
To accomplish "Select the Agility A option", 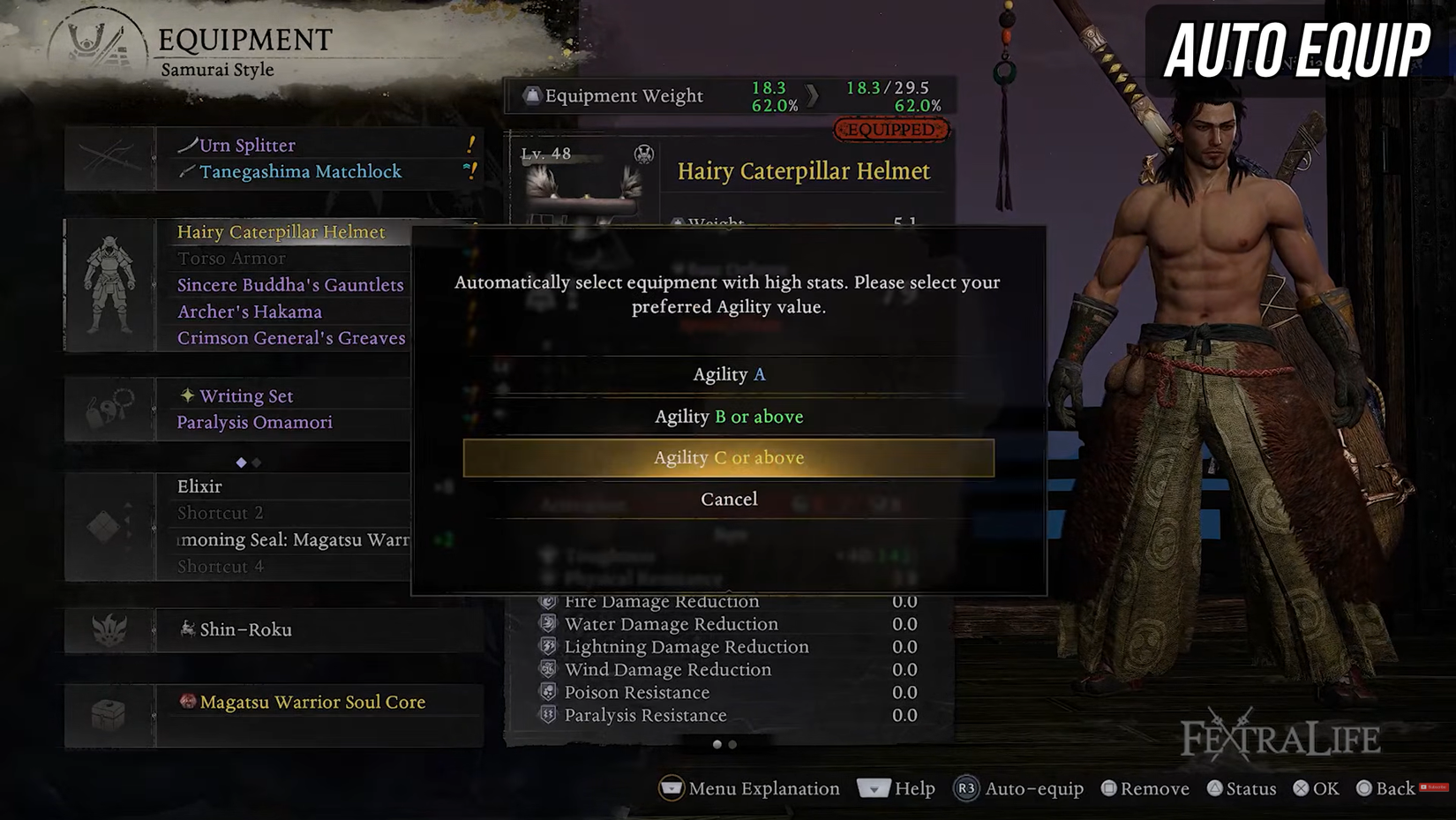I will (728, 373).
